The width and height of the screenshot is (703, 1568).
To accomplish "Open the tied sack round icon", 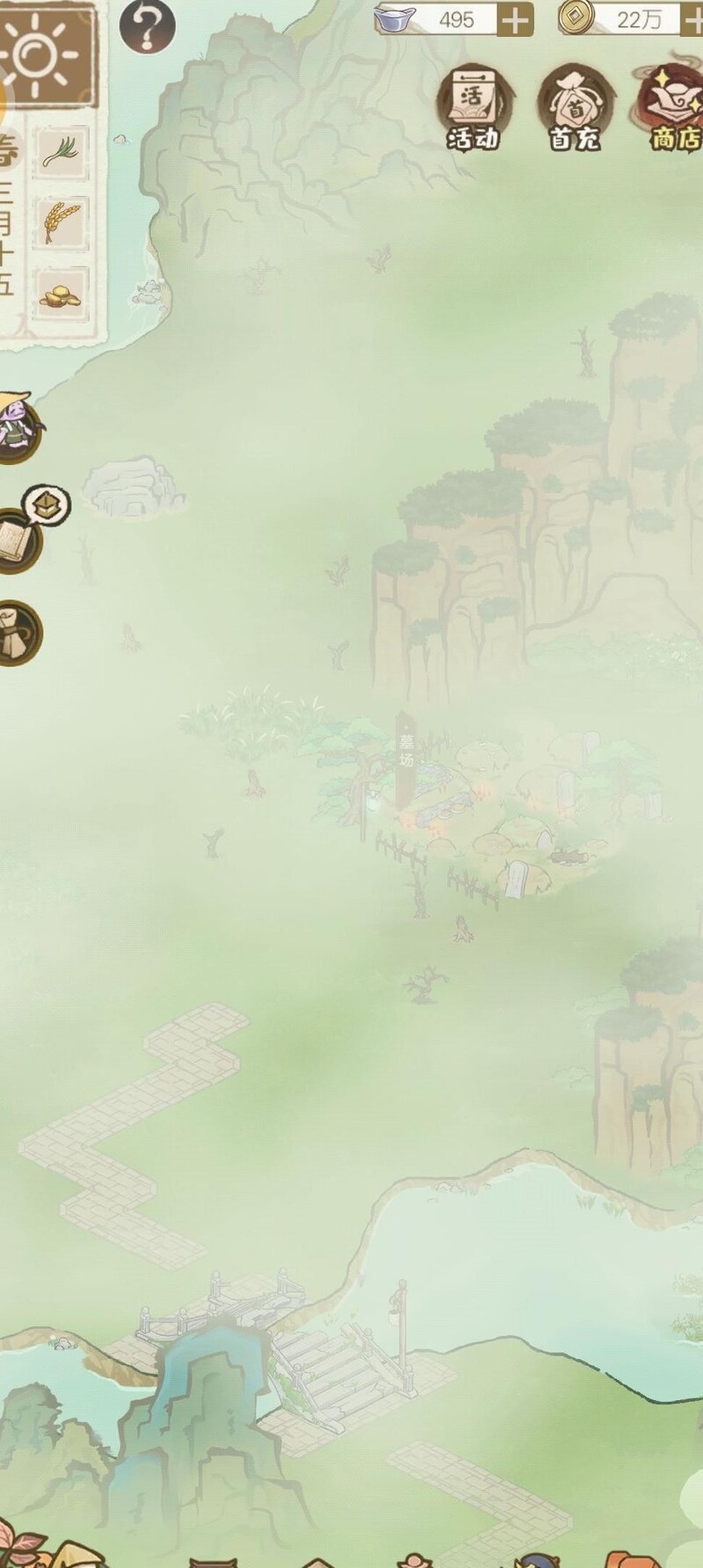I will click(18, 633).
